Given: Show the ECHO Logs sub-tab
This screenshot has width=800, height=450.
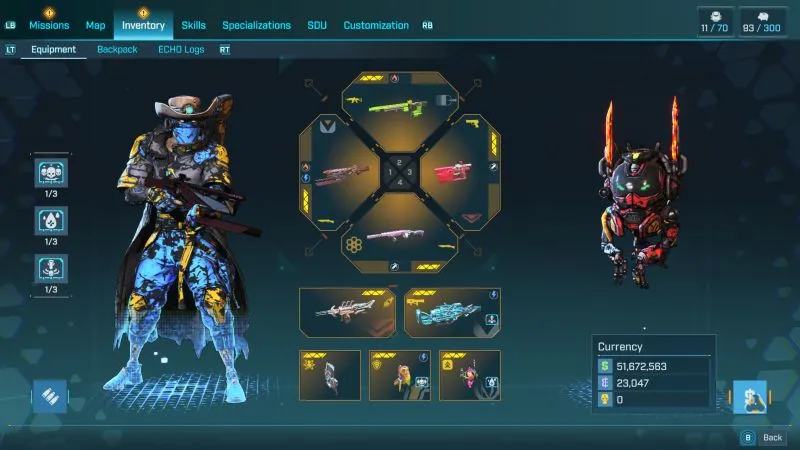Looking at the screenshot, I should (179, 49).
